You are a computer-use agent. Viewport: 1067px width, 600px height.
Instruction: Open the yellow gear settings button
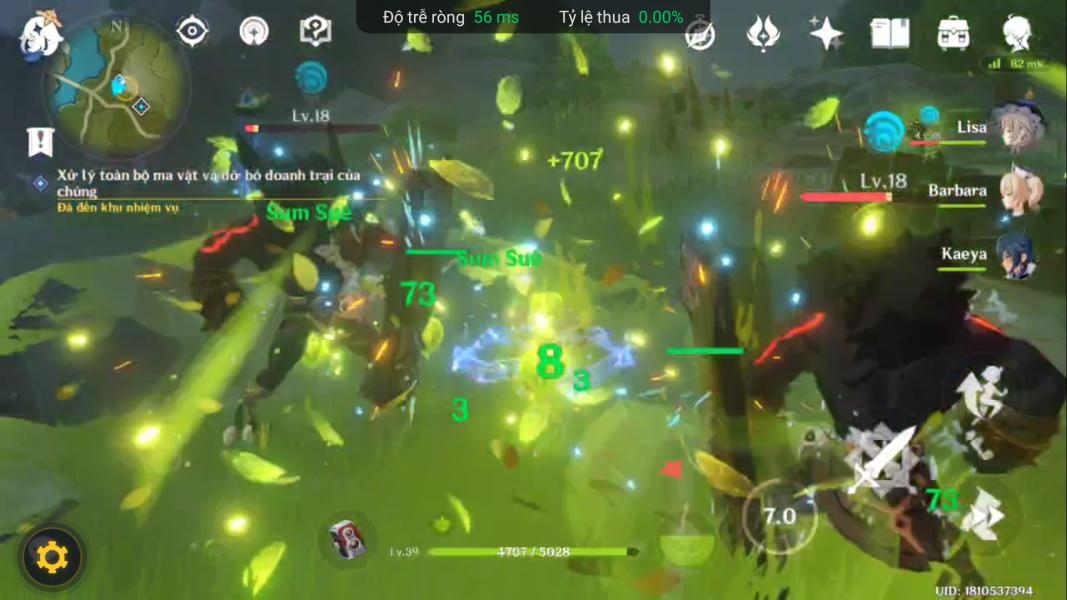[52, 556]
